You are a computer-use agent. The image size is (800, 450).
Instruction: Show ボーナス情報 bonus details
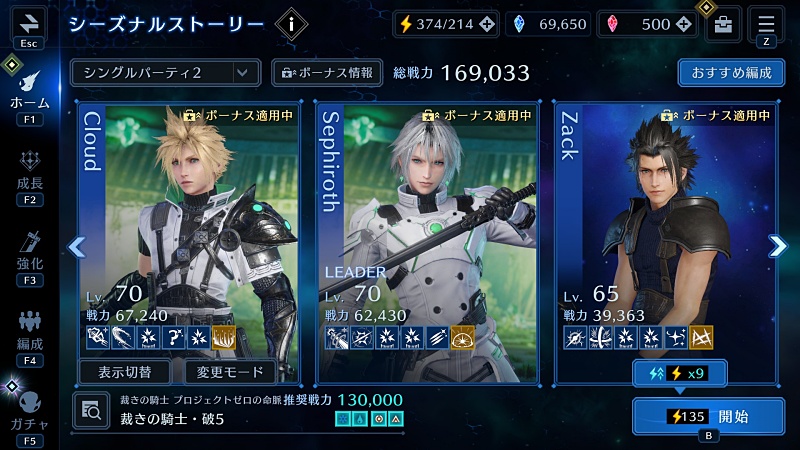click(x=327, y=72)
